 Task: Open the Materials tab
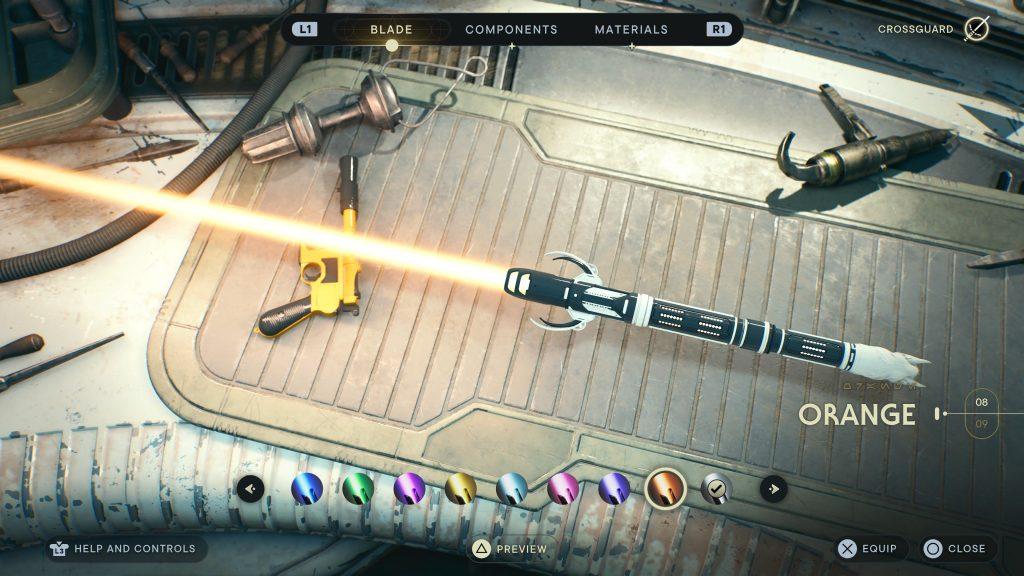pos(631,30)
